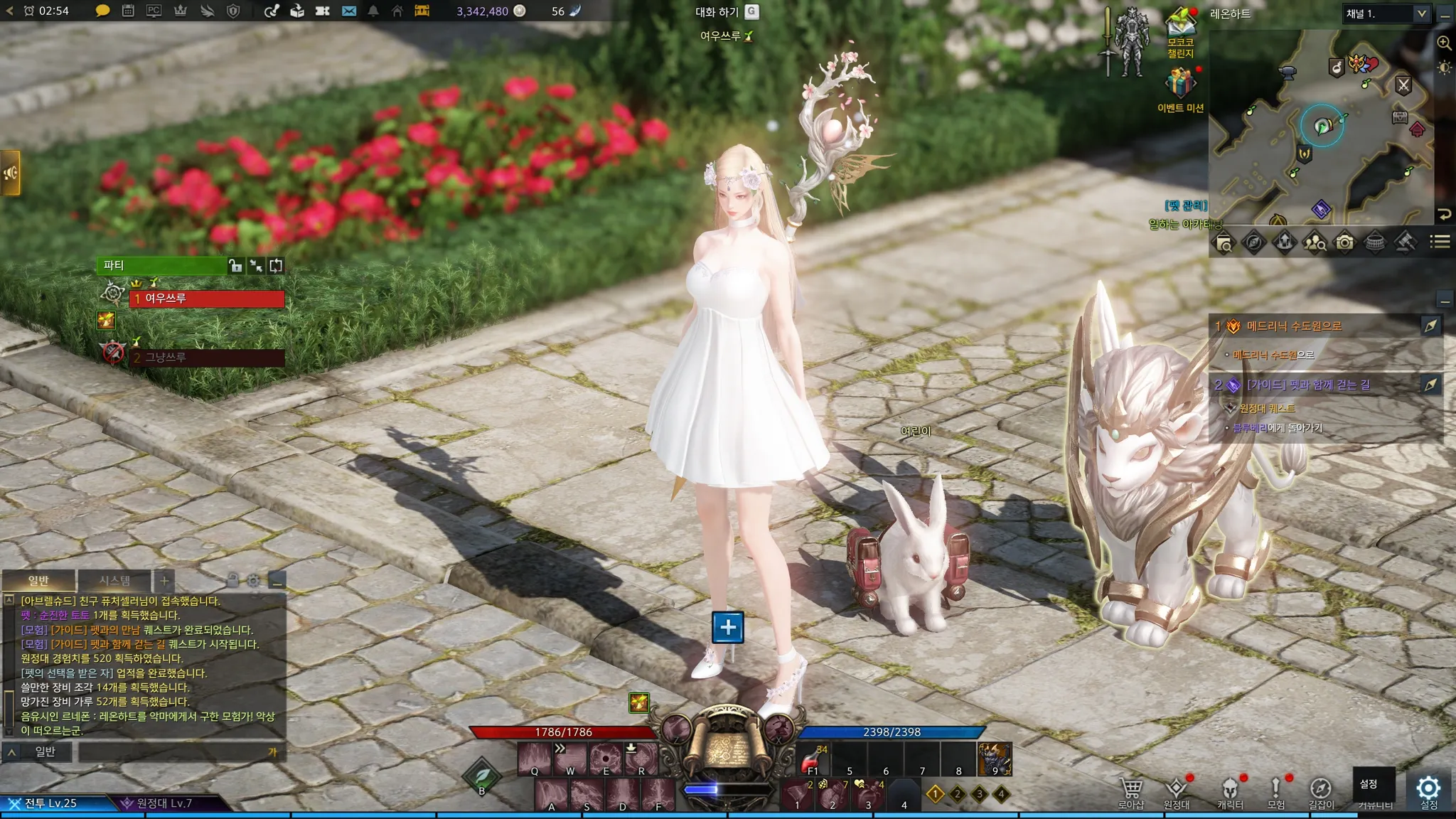
Task: Track the 메드리닉 수도원으로 quest entry
Action: (1294, 326)
